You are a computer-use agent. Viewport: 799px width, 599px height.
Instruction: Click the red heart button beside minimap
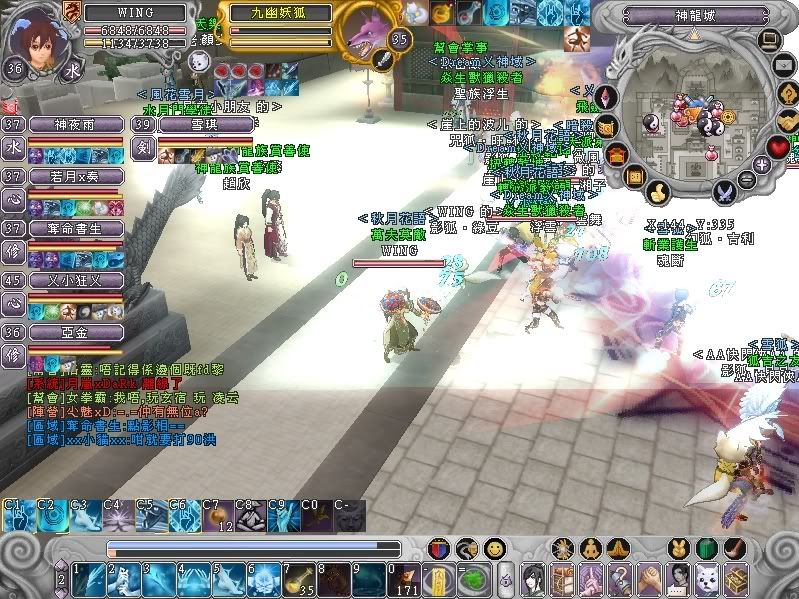click(x=779, y=147)
